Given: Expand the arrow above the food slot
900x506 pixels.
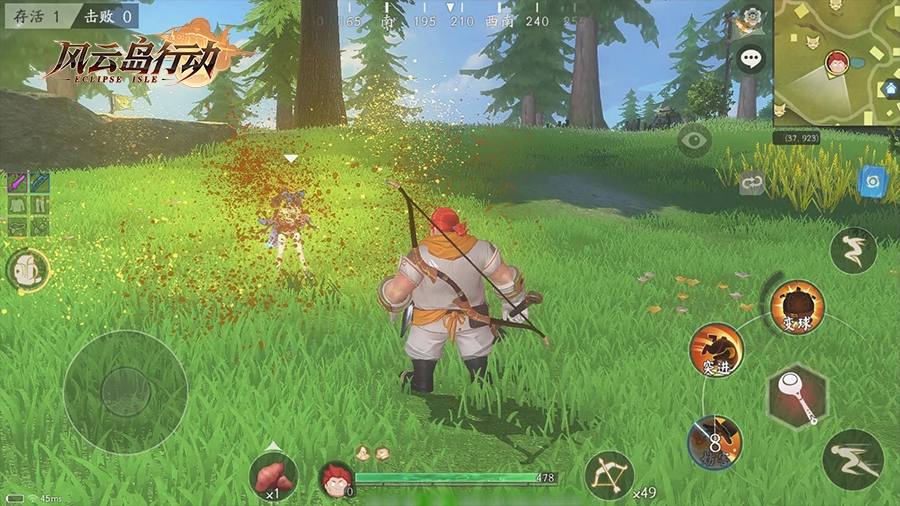Looking at the screenshot, I should point(273,446).
